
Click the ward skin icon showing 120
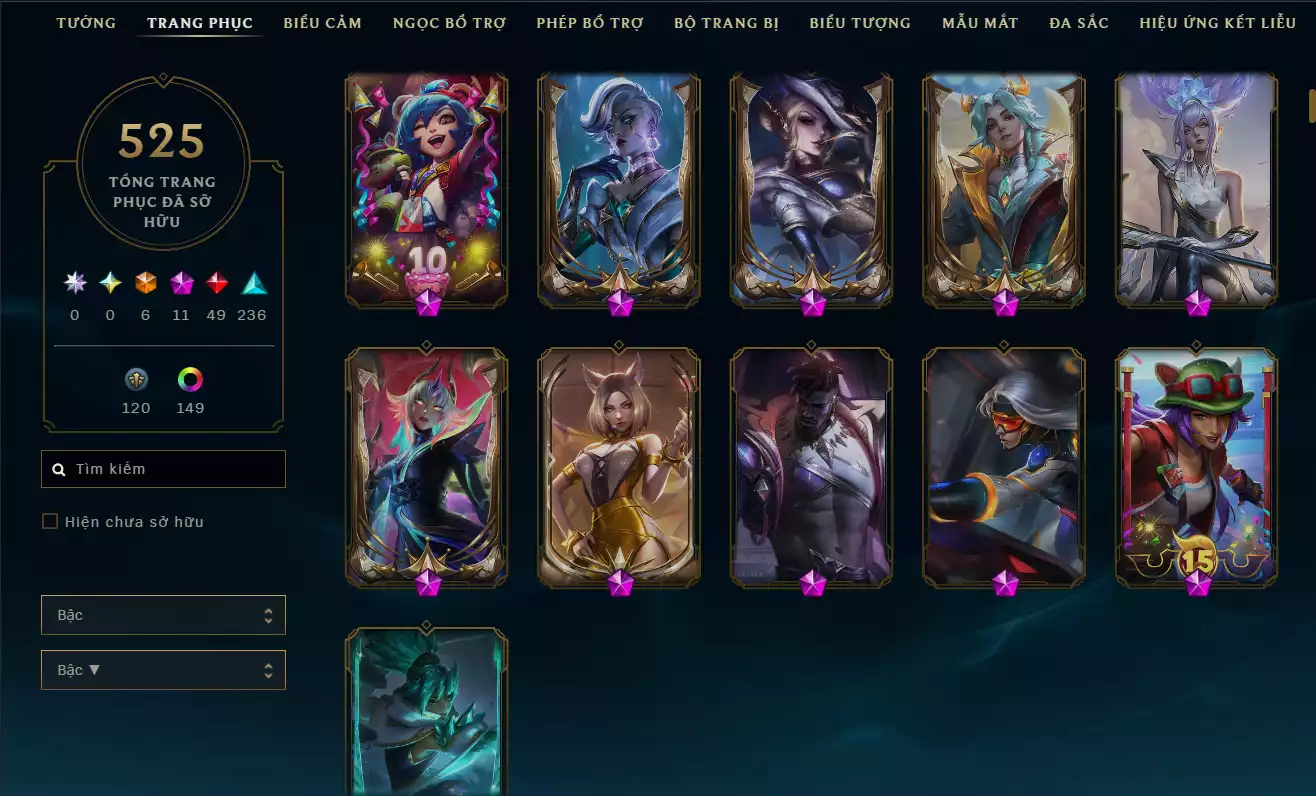[136, 380]
